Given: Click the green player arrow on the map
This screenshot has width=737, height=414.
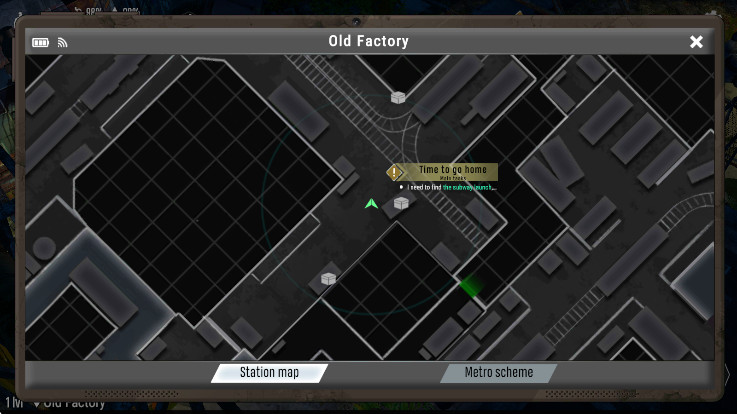Looking at the screenshot, I should pos(371,204).
